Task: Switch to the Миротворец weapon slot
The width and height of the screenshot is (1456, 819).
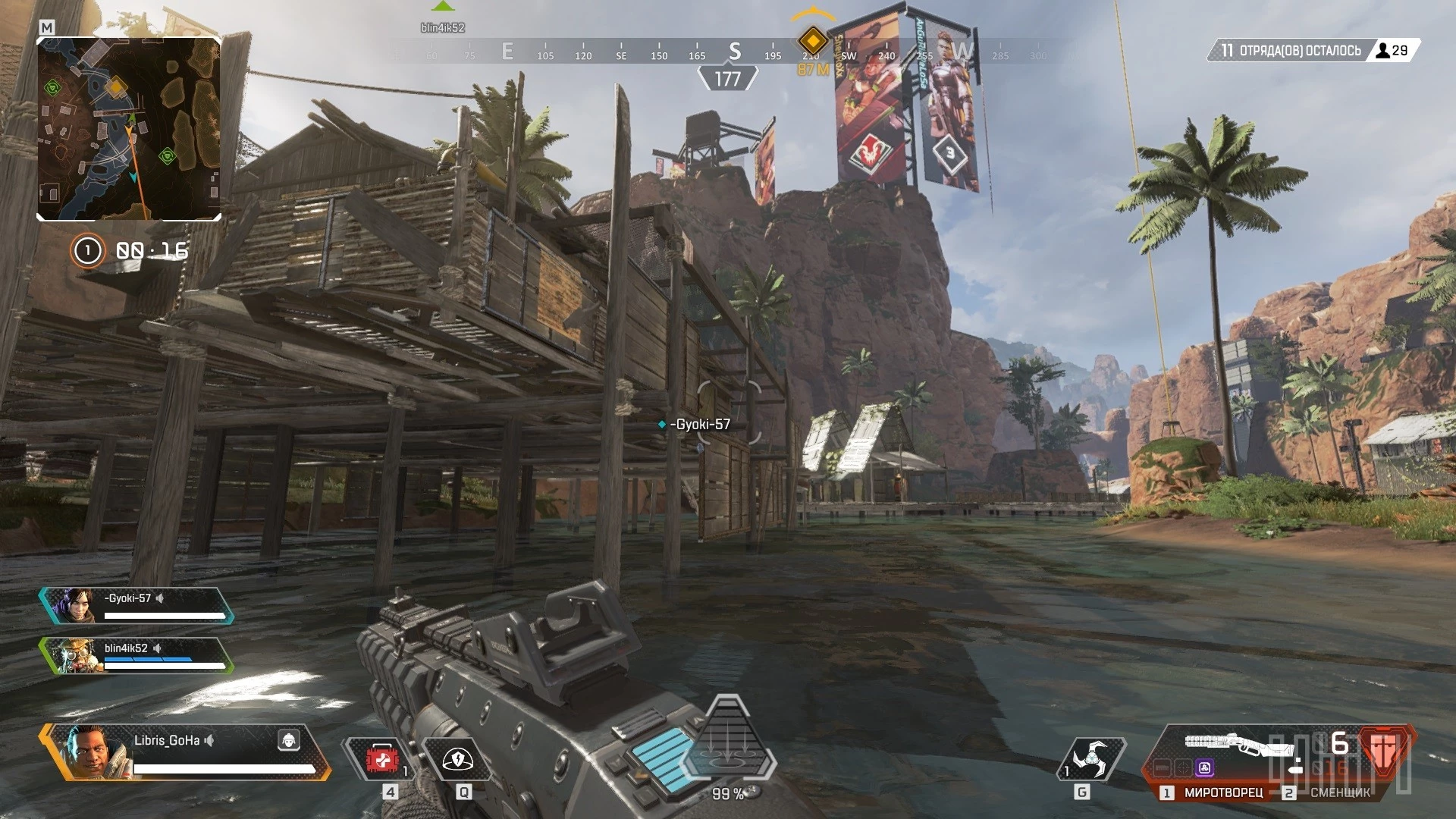Action: point(1215,792)
